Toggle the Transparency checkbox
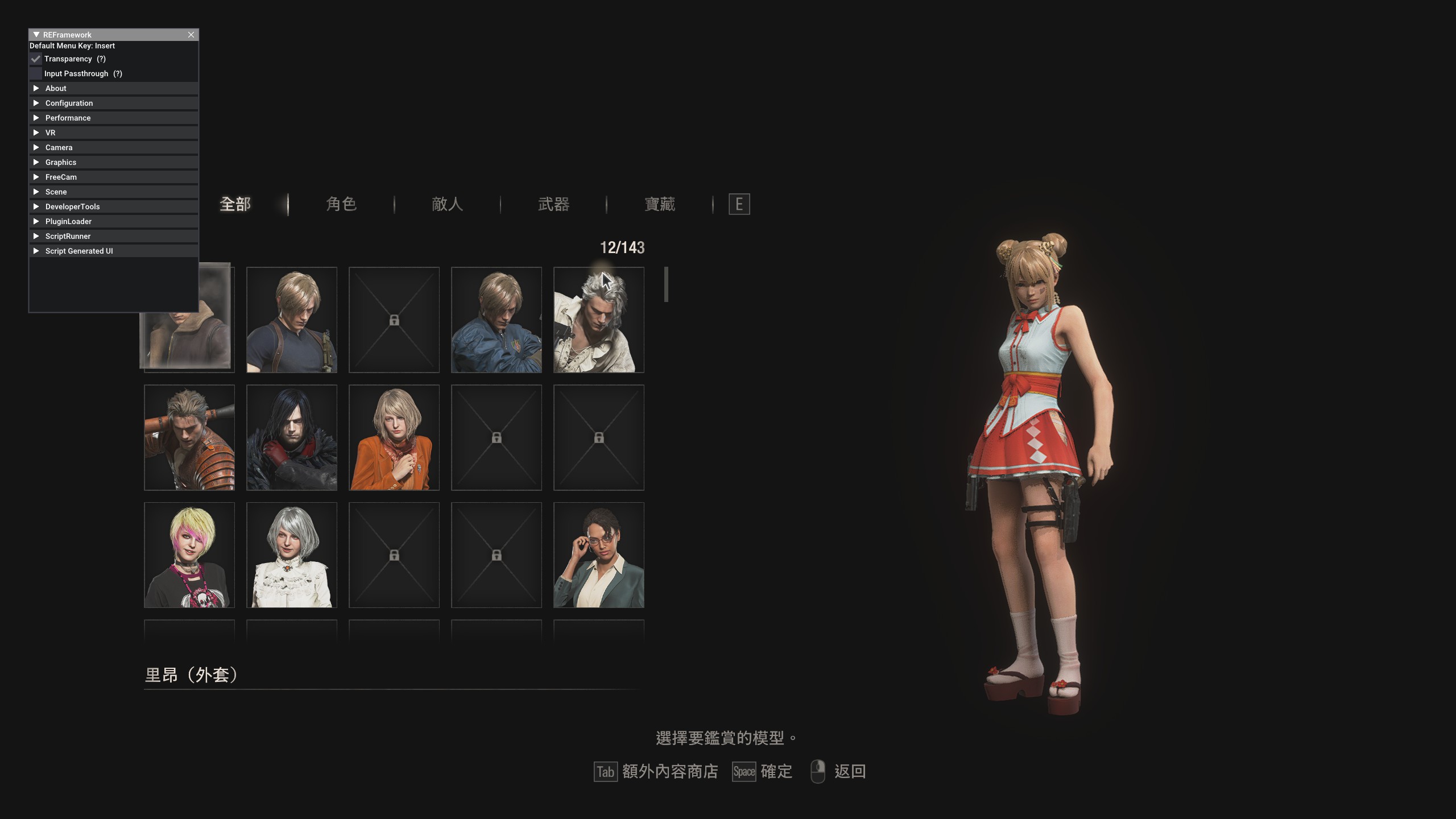 [36, 59]
